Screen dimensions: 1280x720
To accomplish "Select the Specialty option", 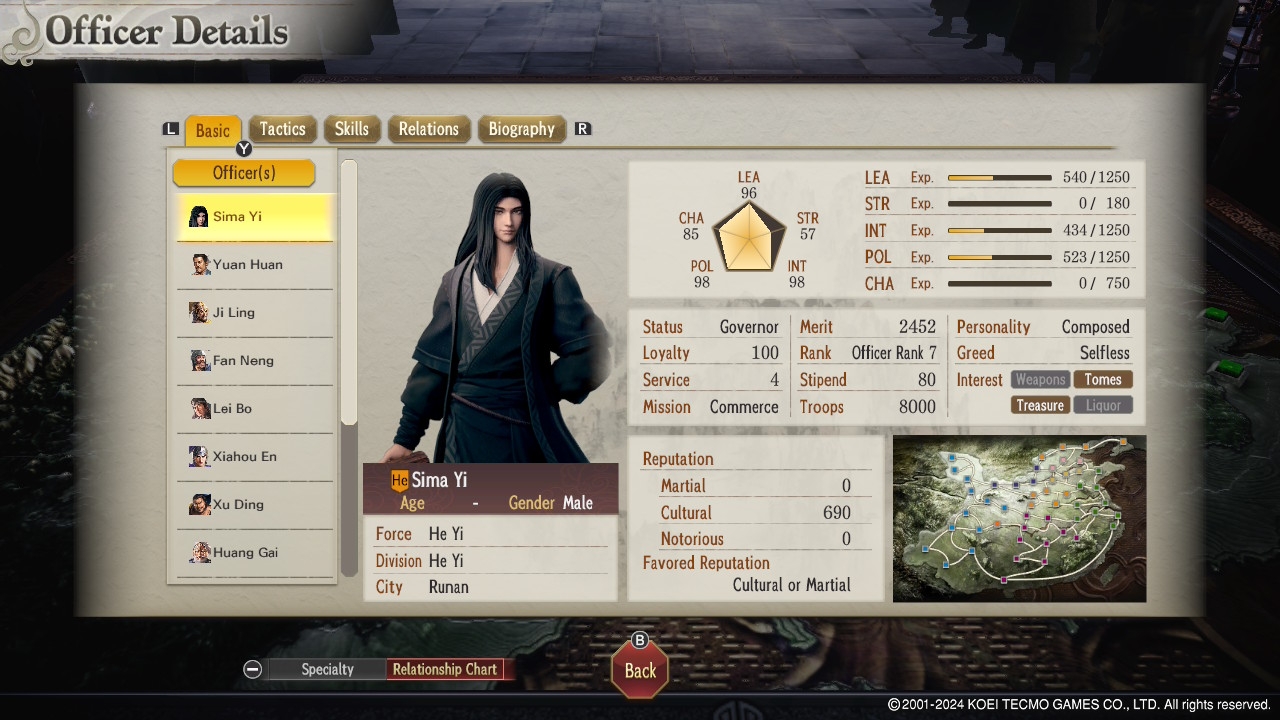I will click(x=327, y=670).
